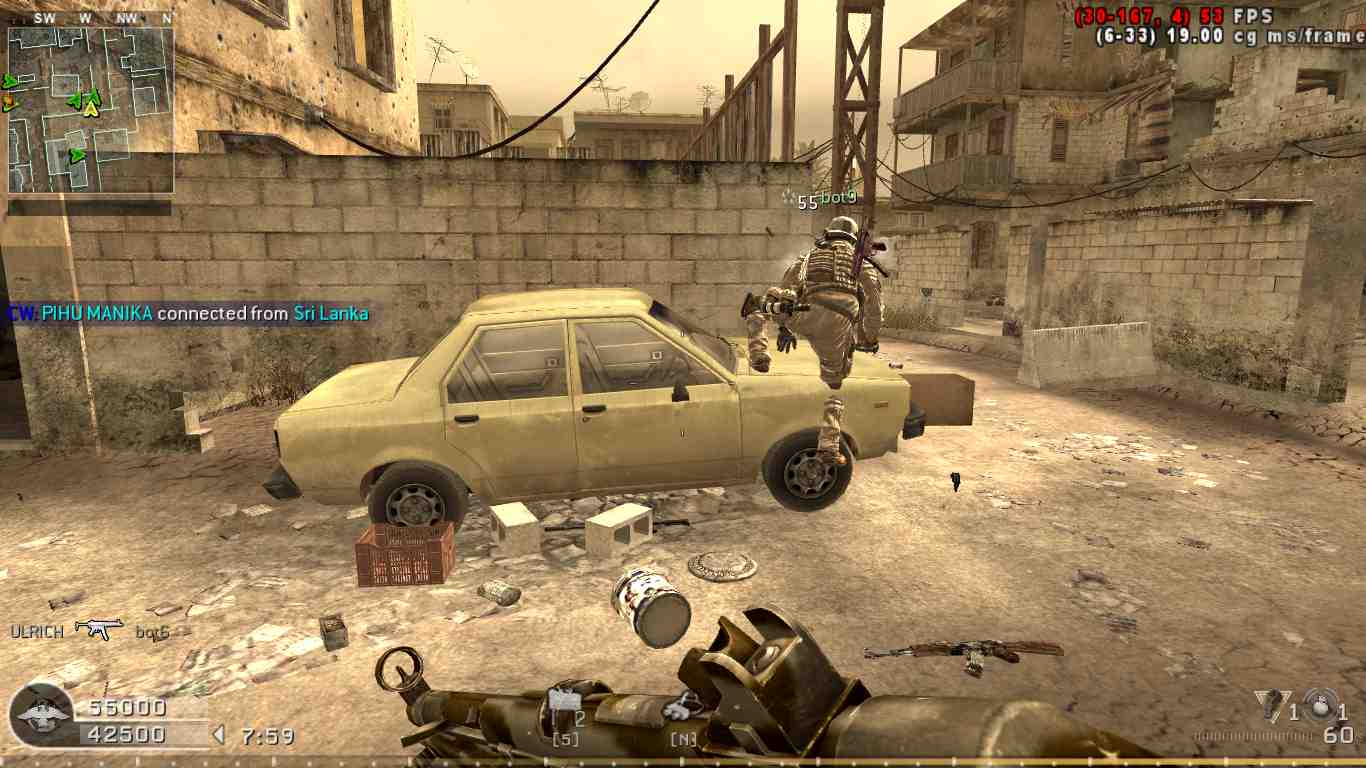
Task: Activate the night vision goggles icon
Action: pos(683,706)
